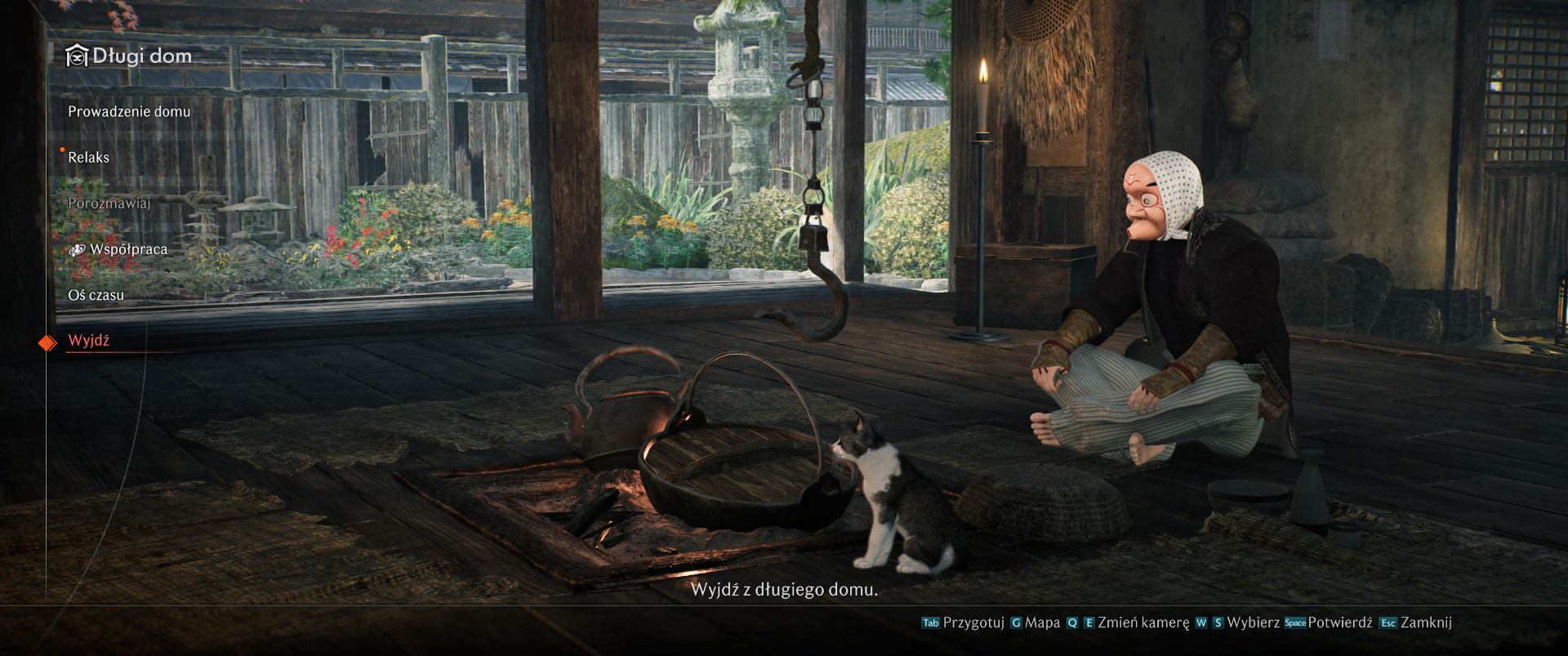Select the Relaks option
The height and width of the screenshot is (656, 1568).
coord(89,158)
